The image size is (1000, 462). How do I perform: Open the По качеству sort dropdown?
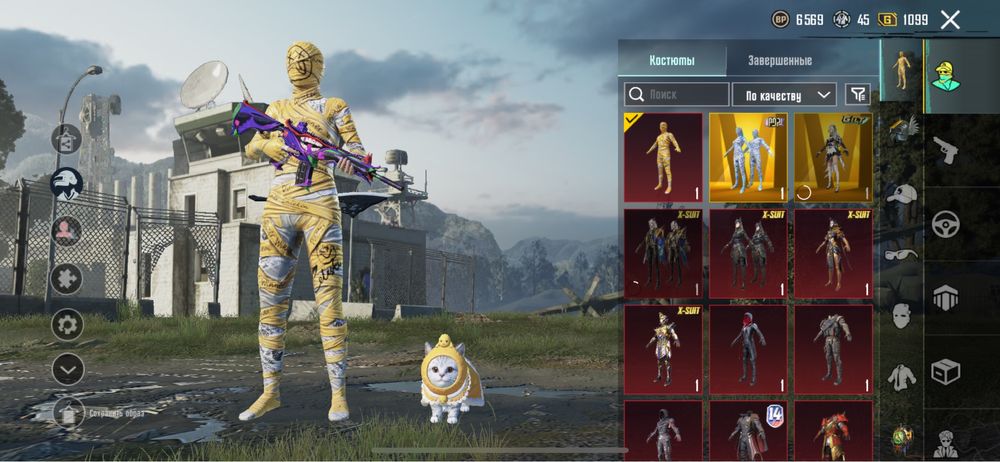point(784,94)
